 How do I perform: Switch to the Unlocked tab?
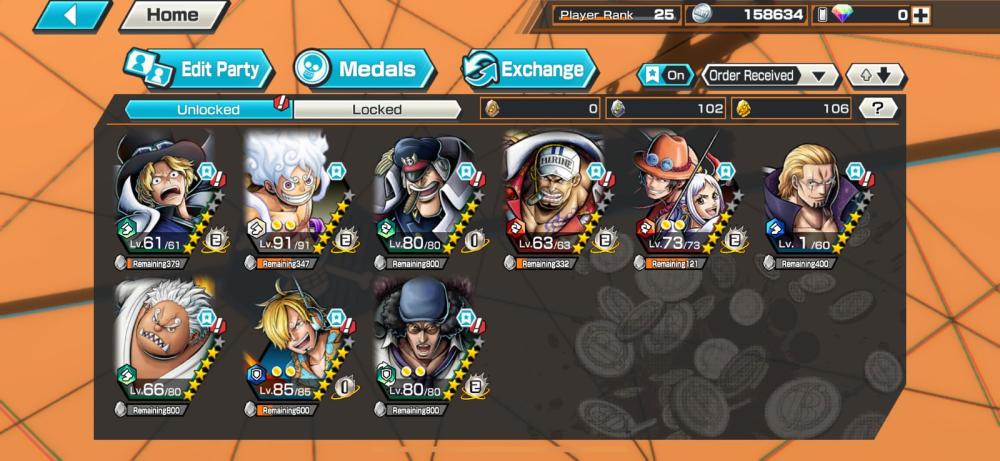(208, 109)
